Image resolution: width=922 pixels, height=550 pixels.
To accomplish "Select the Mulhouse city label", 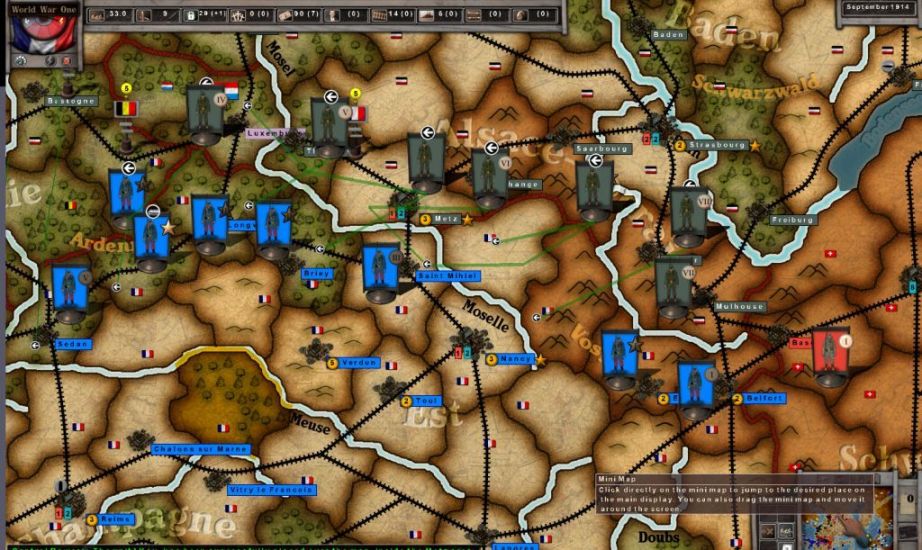I will [741, 307].
